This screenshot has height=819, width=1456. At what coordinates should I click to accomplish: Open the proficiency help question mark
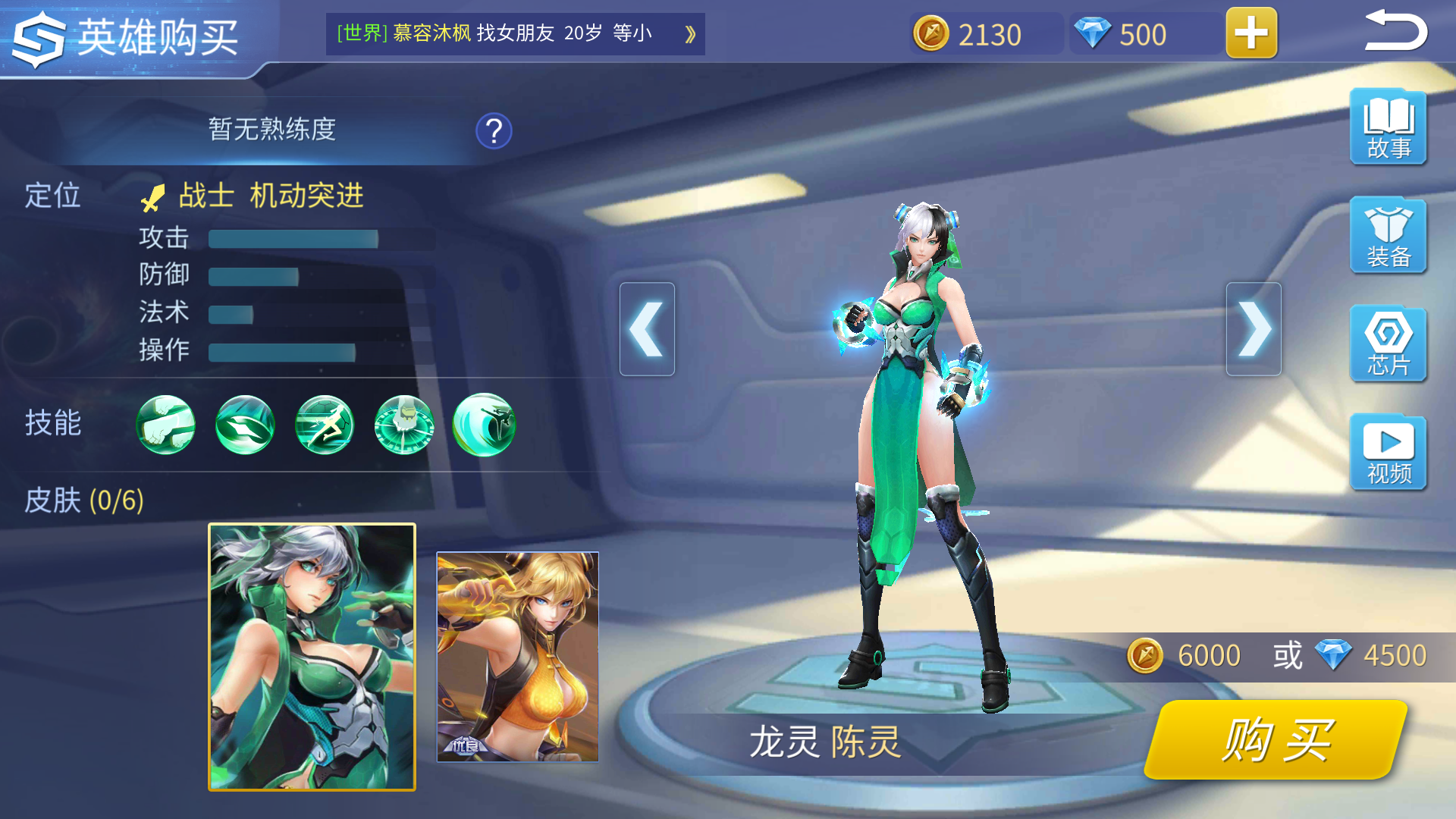tap(494, 130)
